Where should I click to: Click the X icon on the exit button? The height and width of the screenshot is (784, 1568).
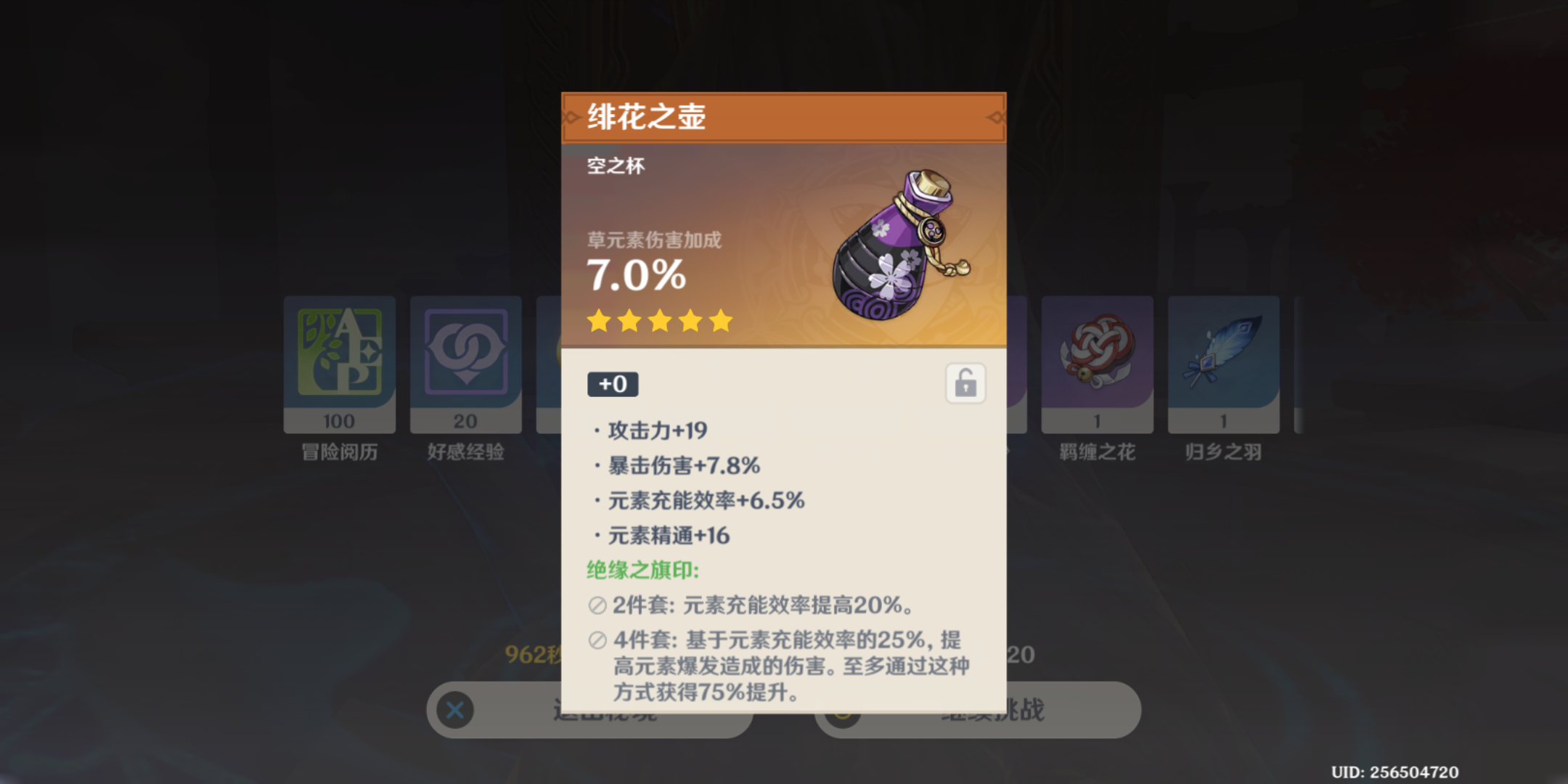pos(454,711)
